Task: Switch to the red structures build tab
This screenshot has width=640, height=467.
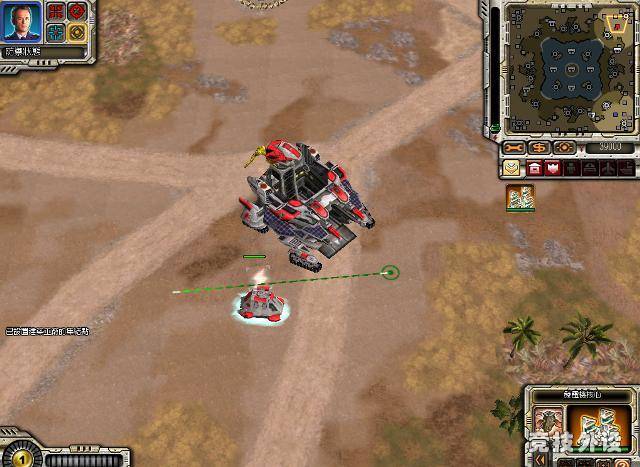Action: click(535, 168)
